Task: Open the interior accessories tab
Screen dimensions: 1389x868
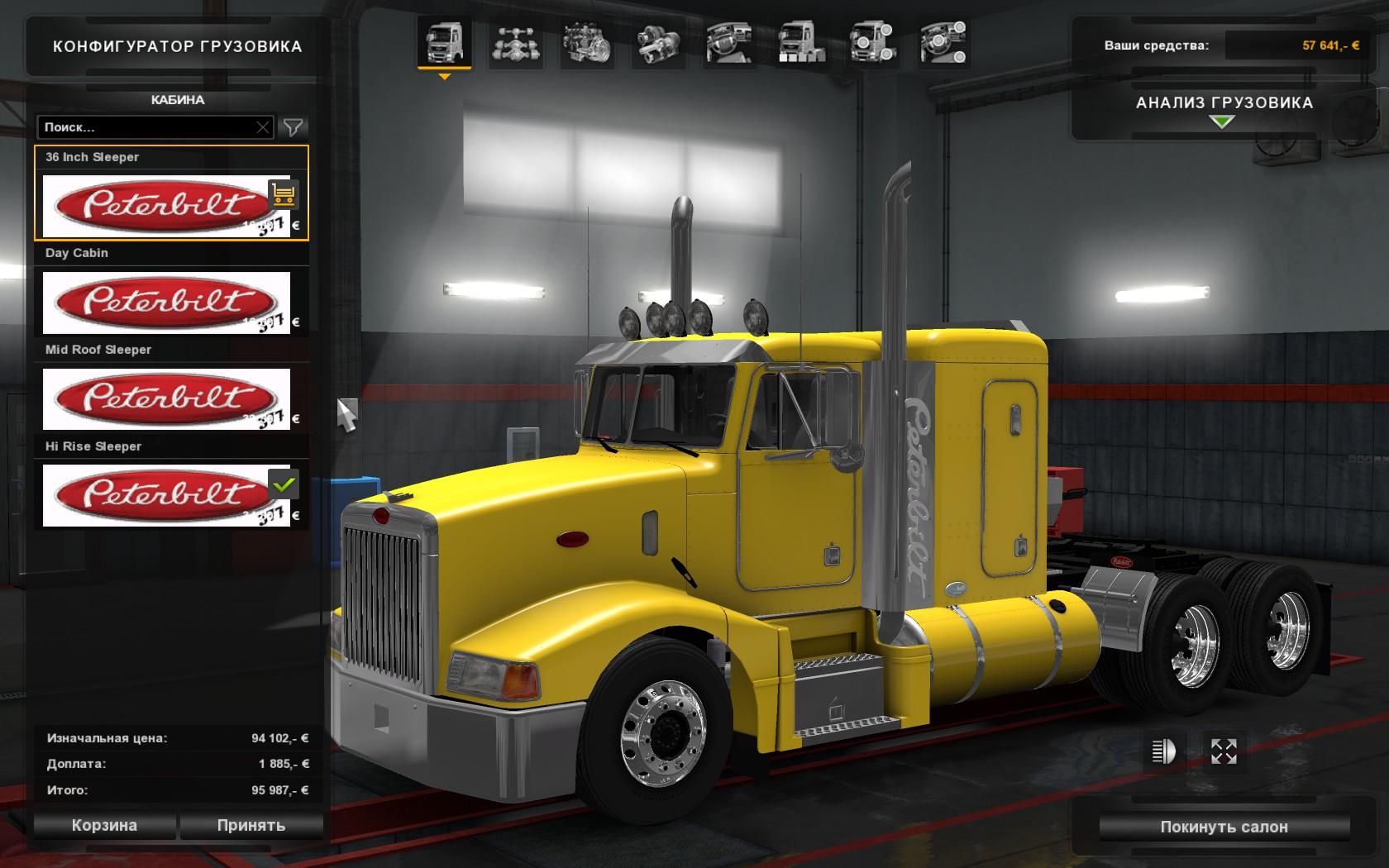Action: point(944,43)
